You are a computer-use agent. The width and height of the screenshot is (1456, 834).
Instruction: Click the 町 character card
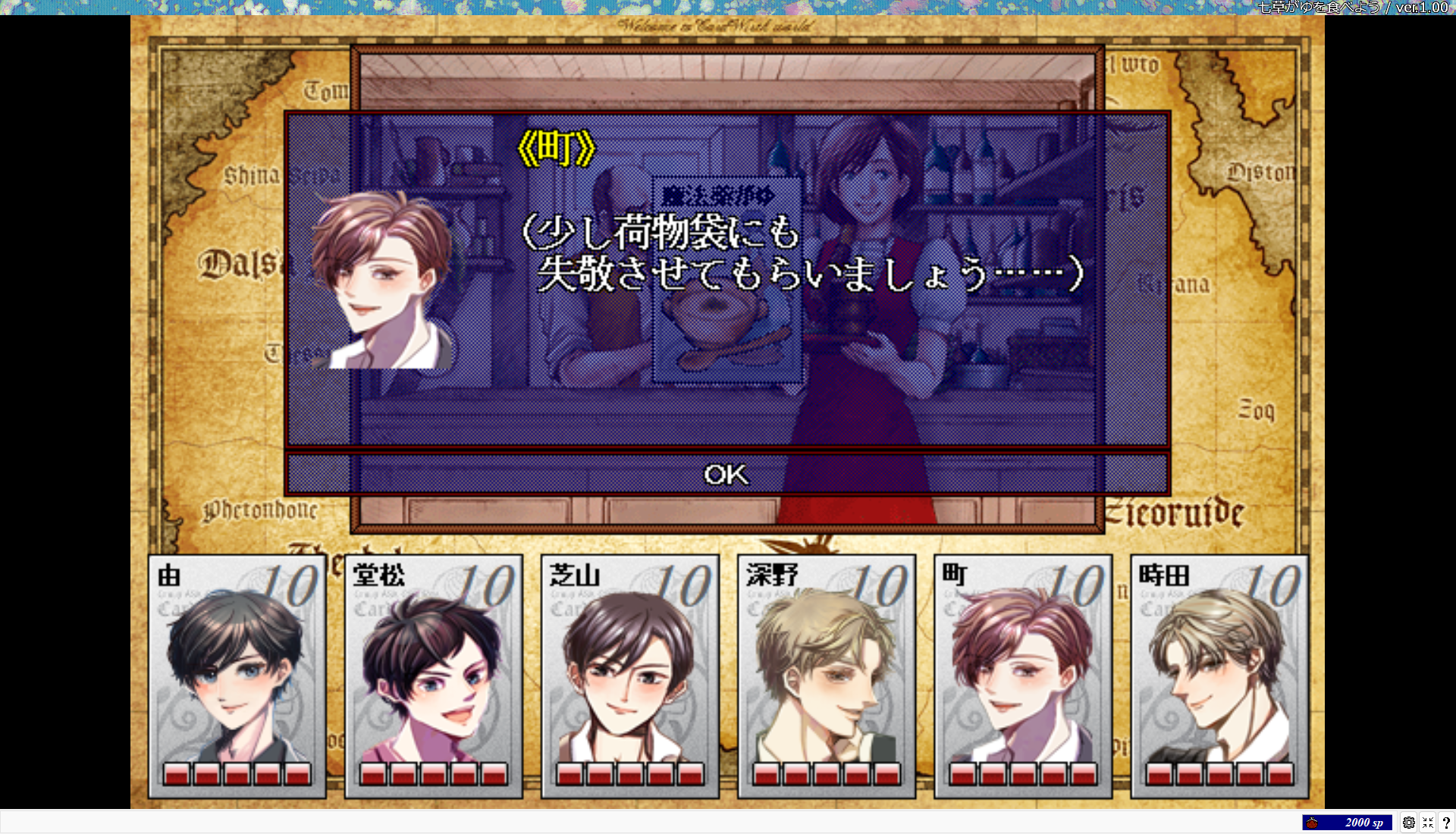tap(1023, 676)
